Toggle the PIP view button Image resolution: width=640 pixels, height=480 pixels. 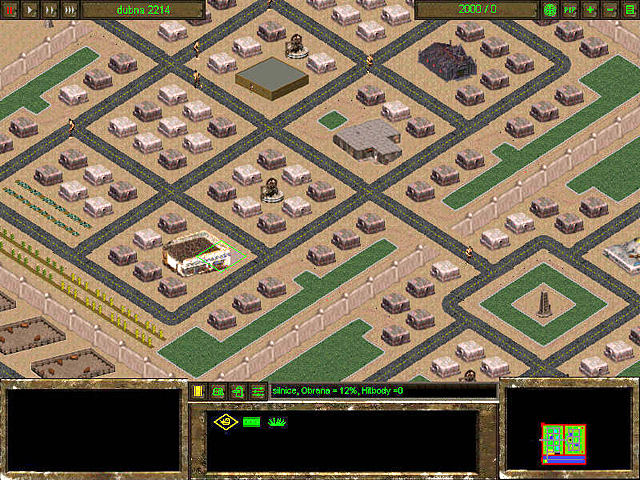coord(570,9)
